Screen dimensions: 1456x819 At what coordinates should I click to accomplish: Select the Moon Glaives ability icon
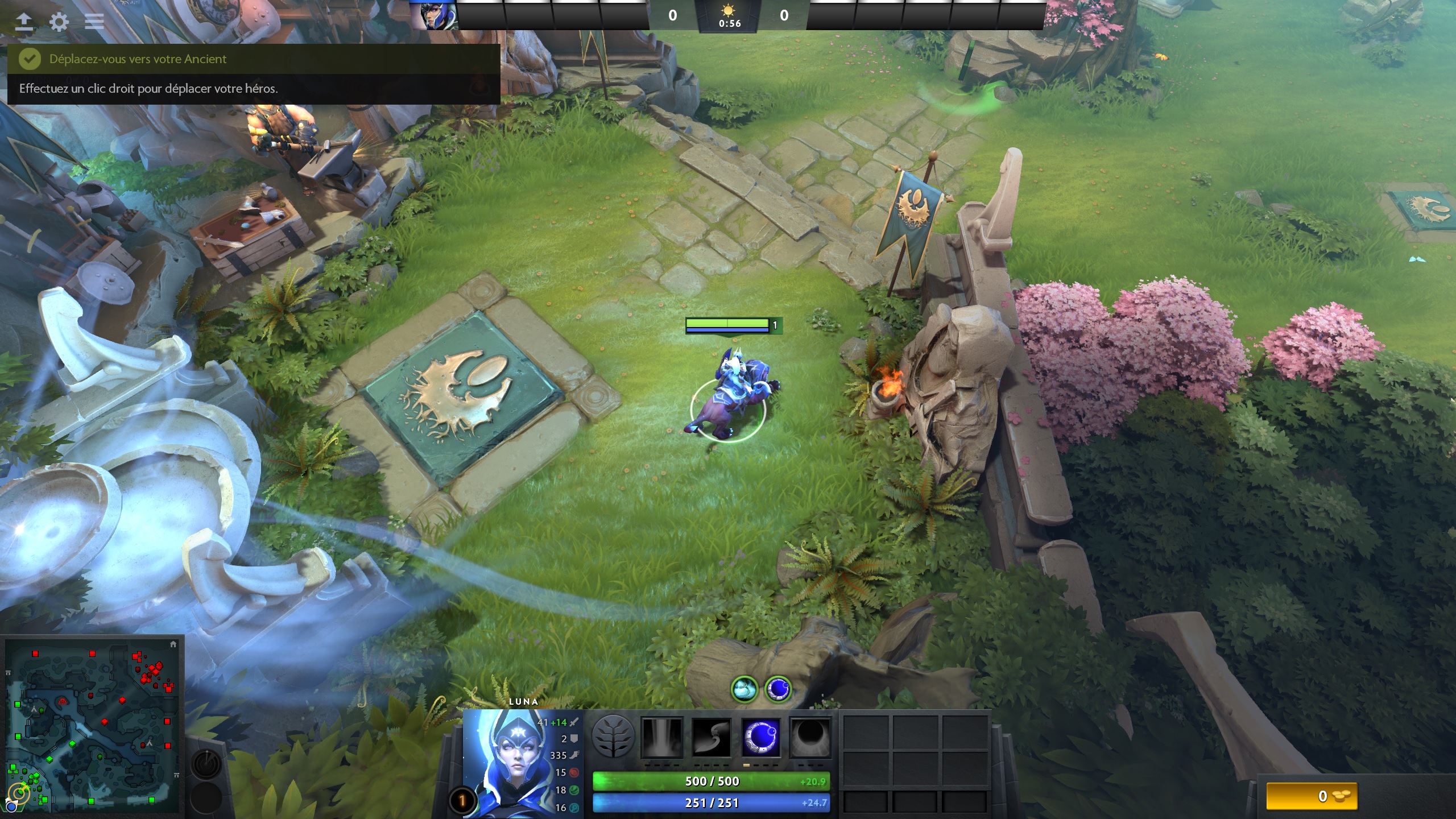click(711, 738)
